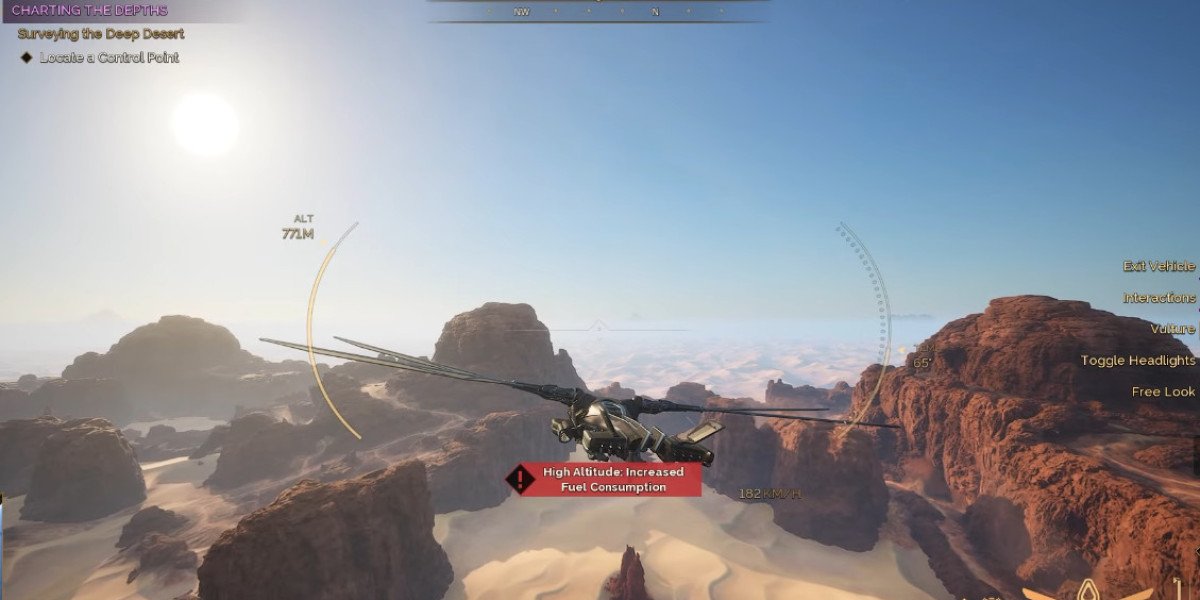1200x600 pixels.
Task: Select the Locate a Control Point objective
Action: [x=108, y=58]
